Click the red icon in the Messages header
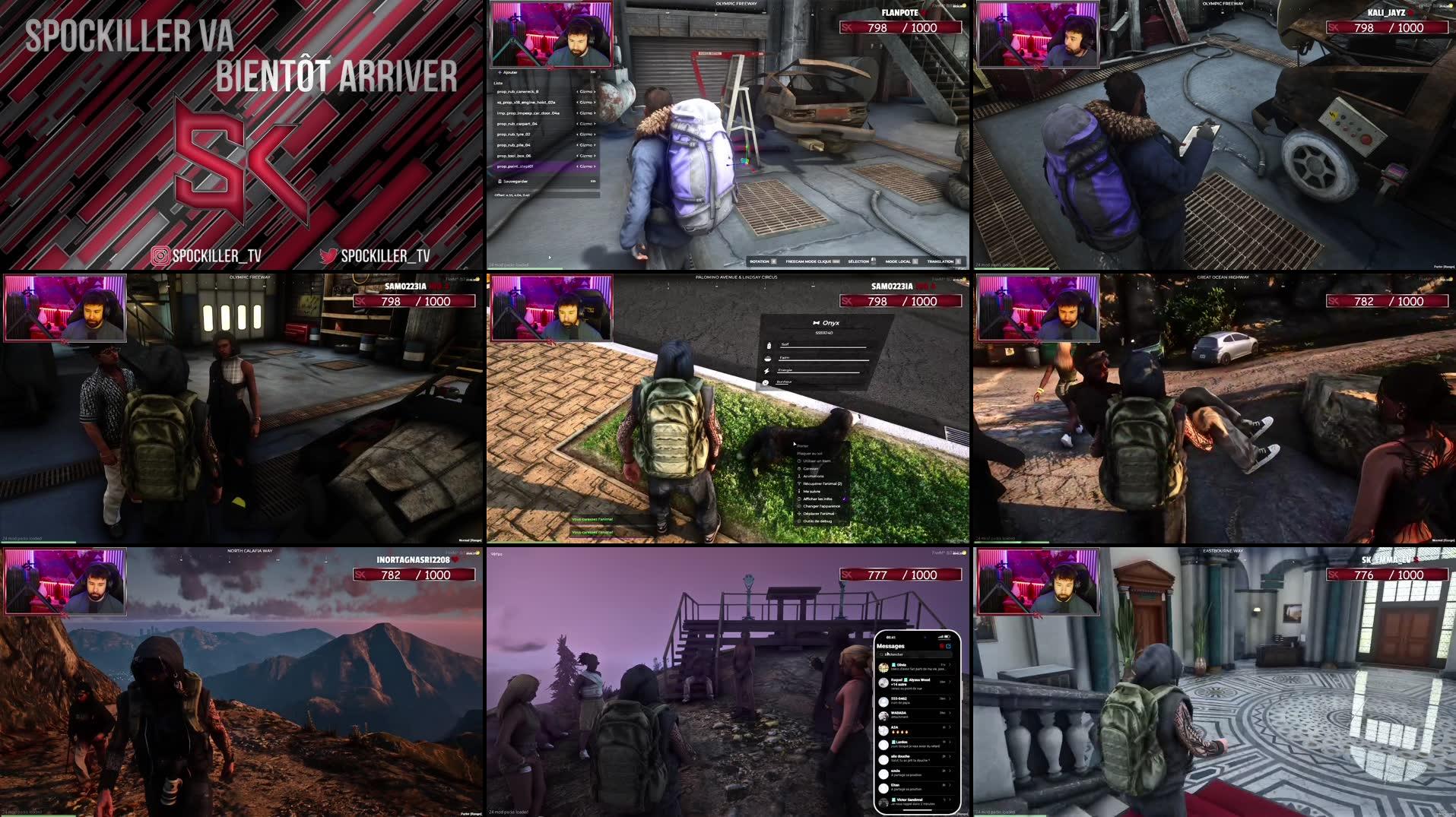The image size is (1456, 817). tap(942, 646)
